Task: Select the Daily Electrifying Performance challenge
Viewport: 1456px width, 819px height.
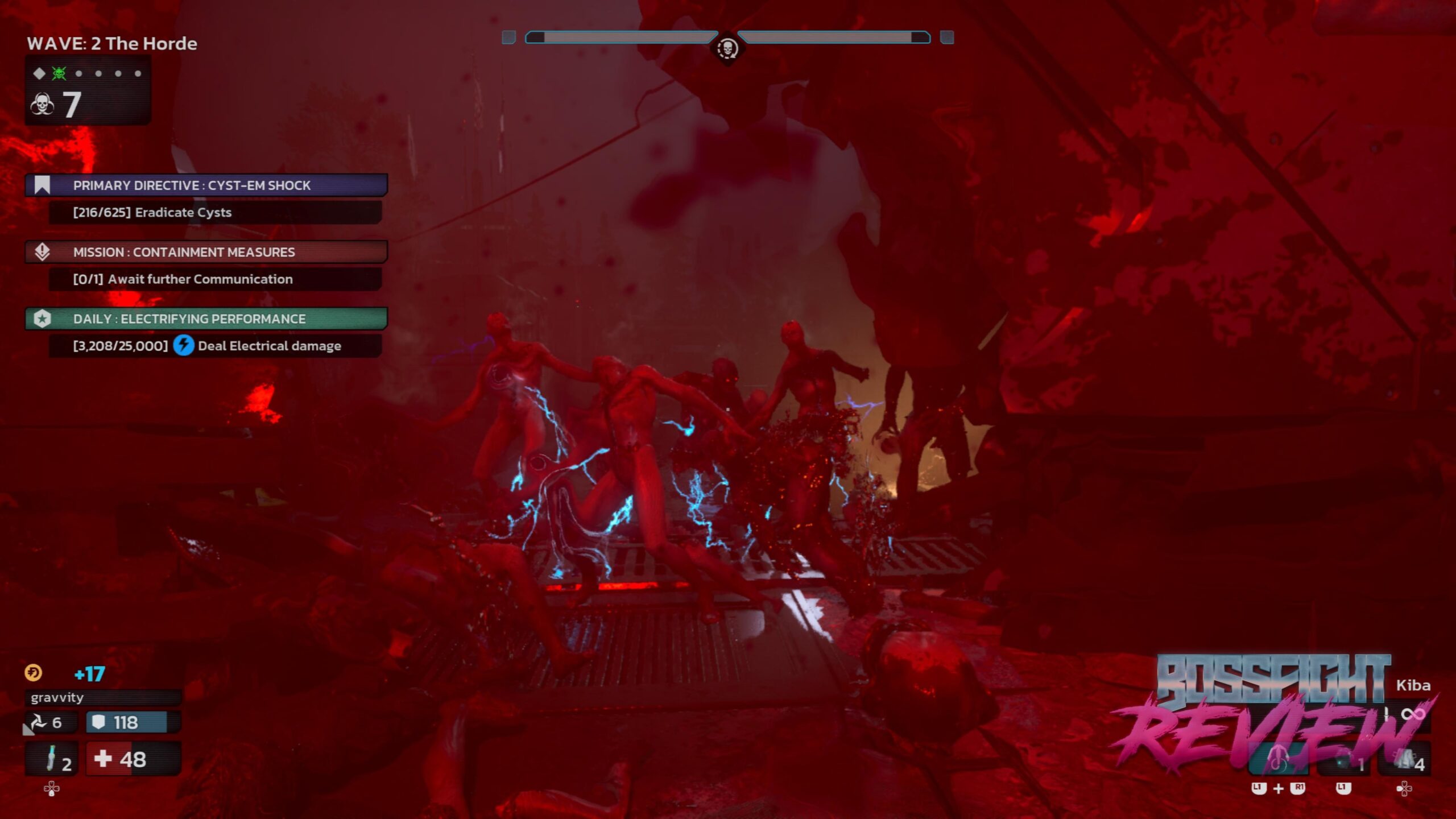Action: click(x=206, y=318)
